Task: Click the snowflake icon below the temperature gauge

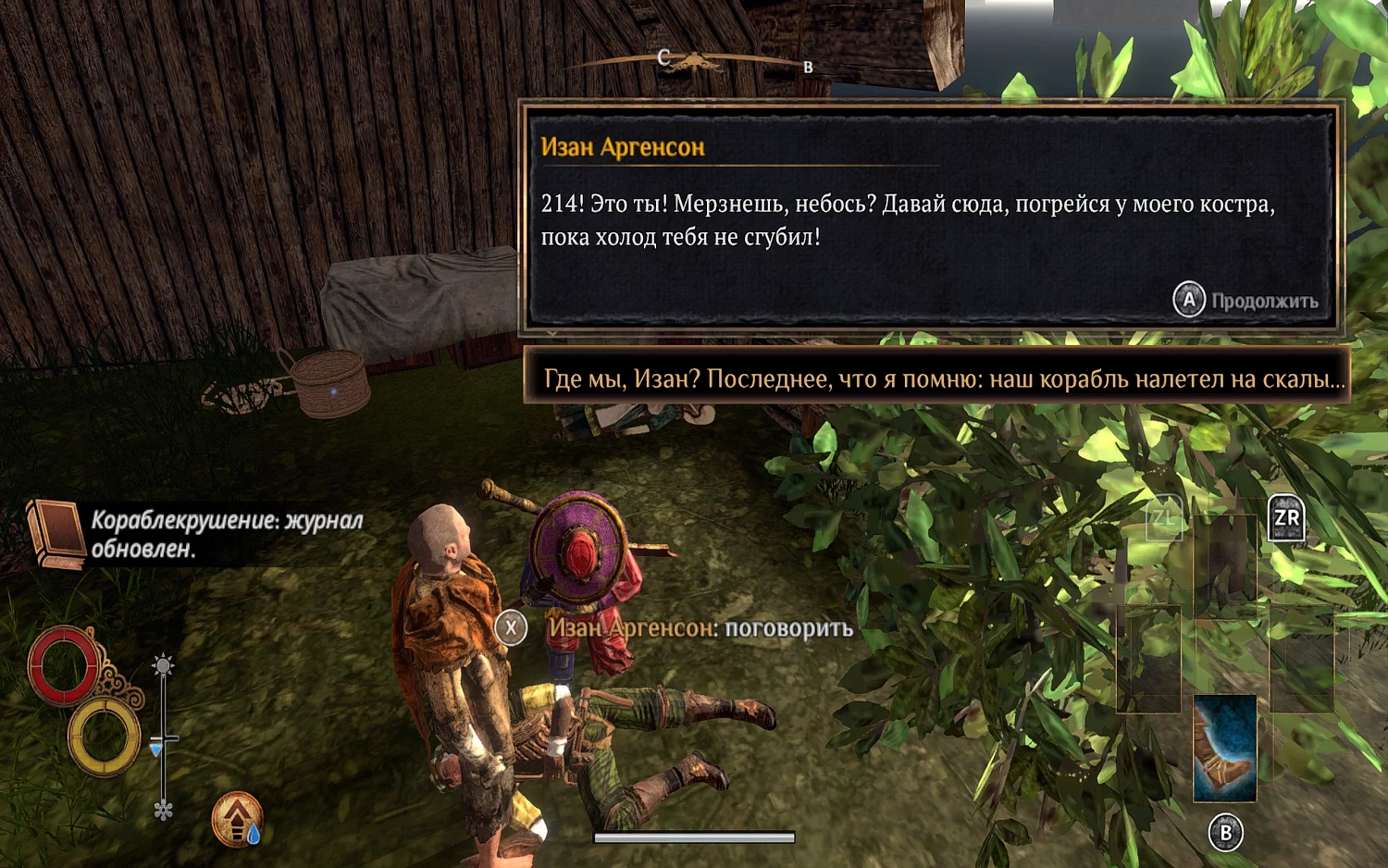Action: coord(165,809)
